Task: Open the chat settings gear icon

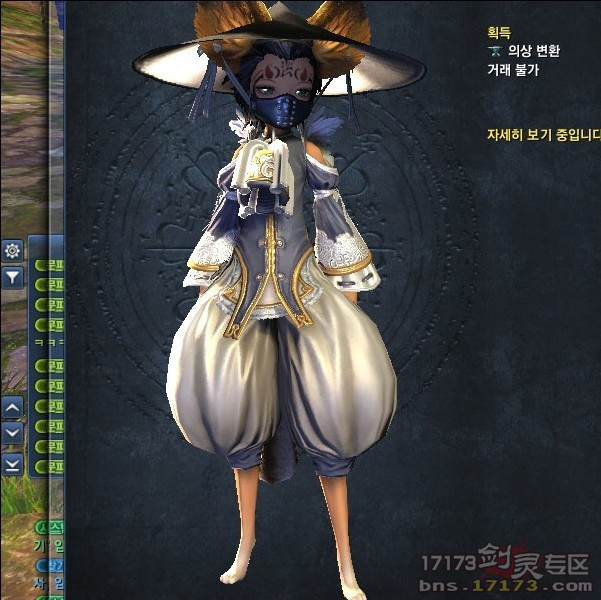Action: click(x=12, y=251)
